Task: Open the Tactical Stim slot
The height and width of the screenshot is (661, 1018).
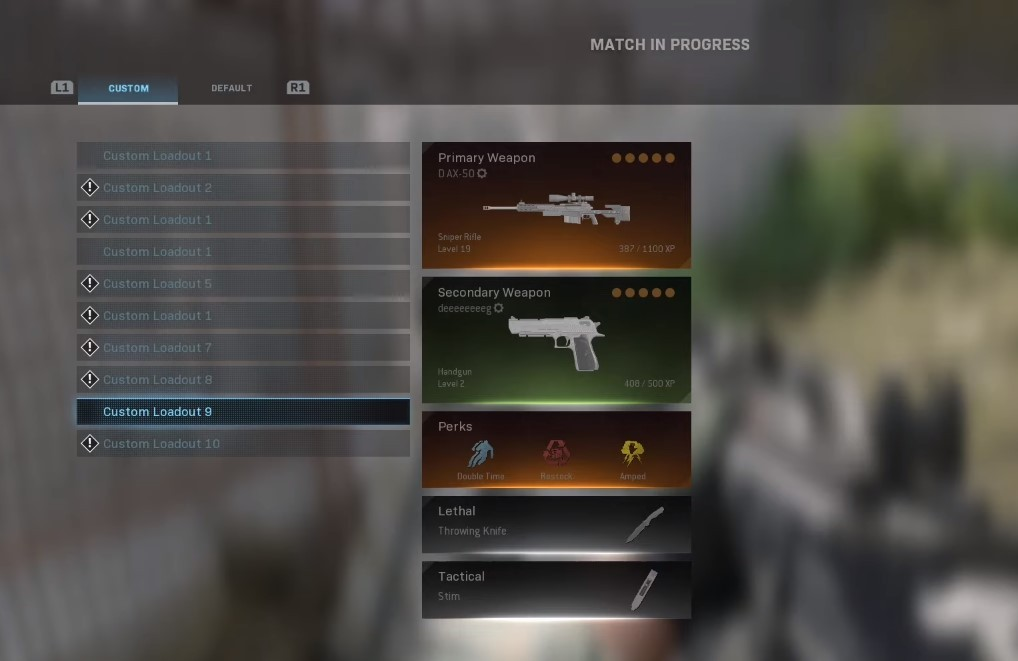Action: pyautogui.click(x=556, y=589)
